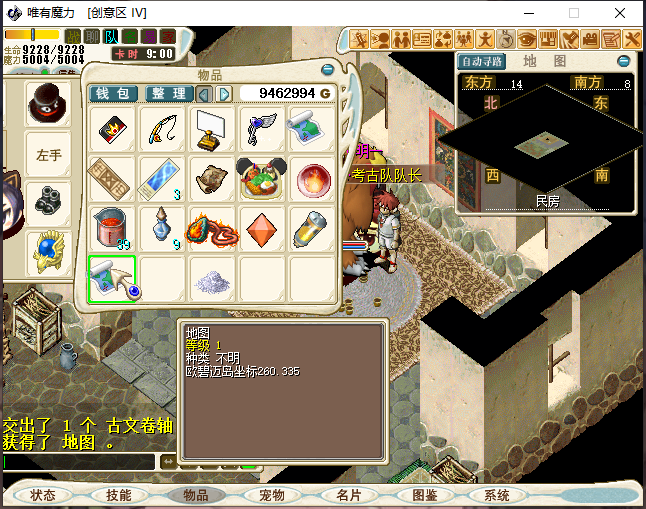Select the white powder pile item
The image size is (646, 509).
pyautogui.click(x=212, y=280)
